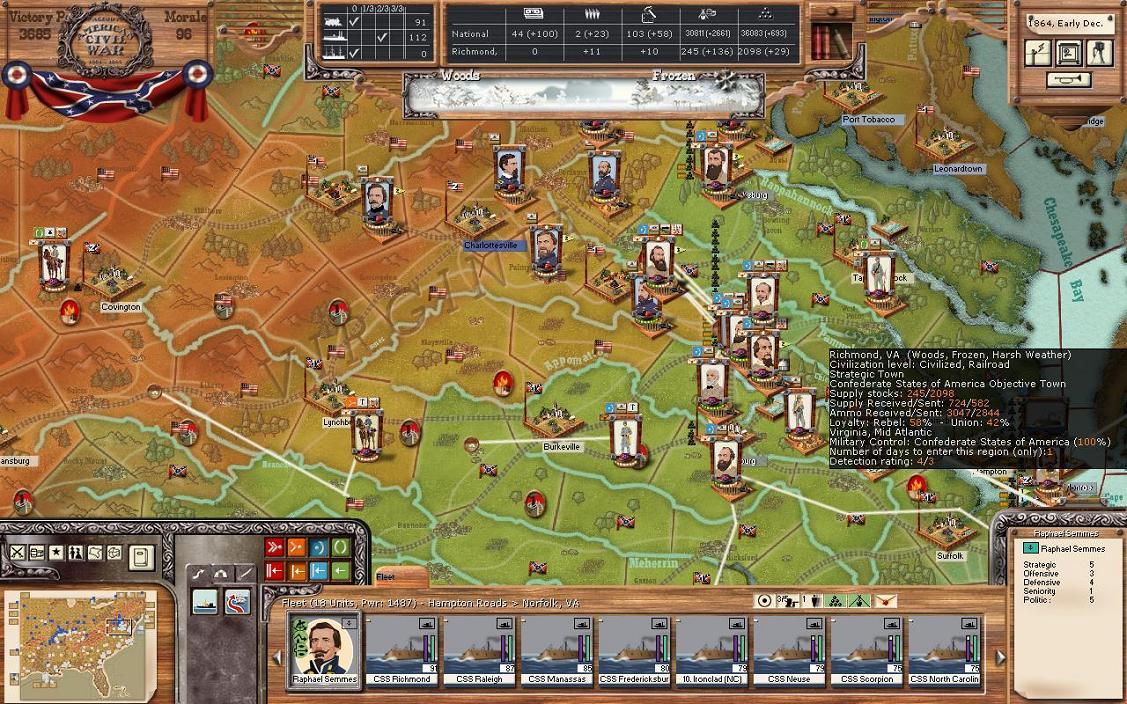Set the red assault posture button
This screenshot has width=1127, height=704.
tap(274, 547)
